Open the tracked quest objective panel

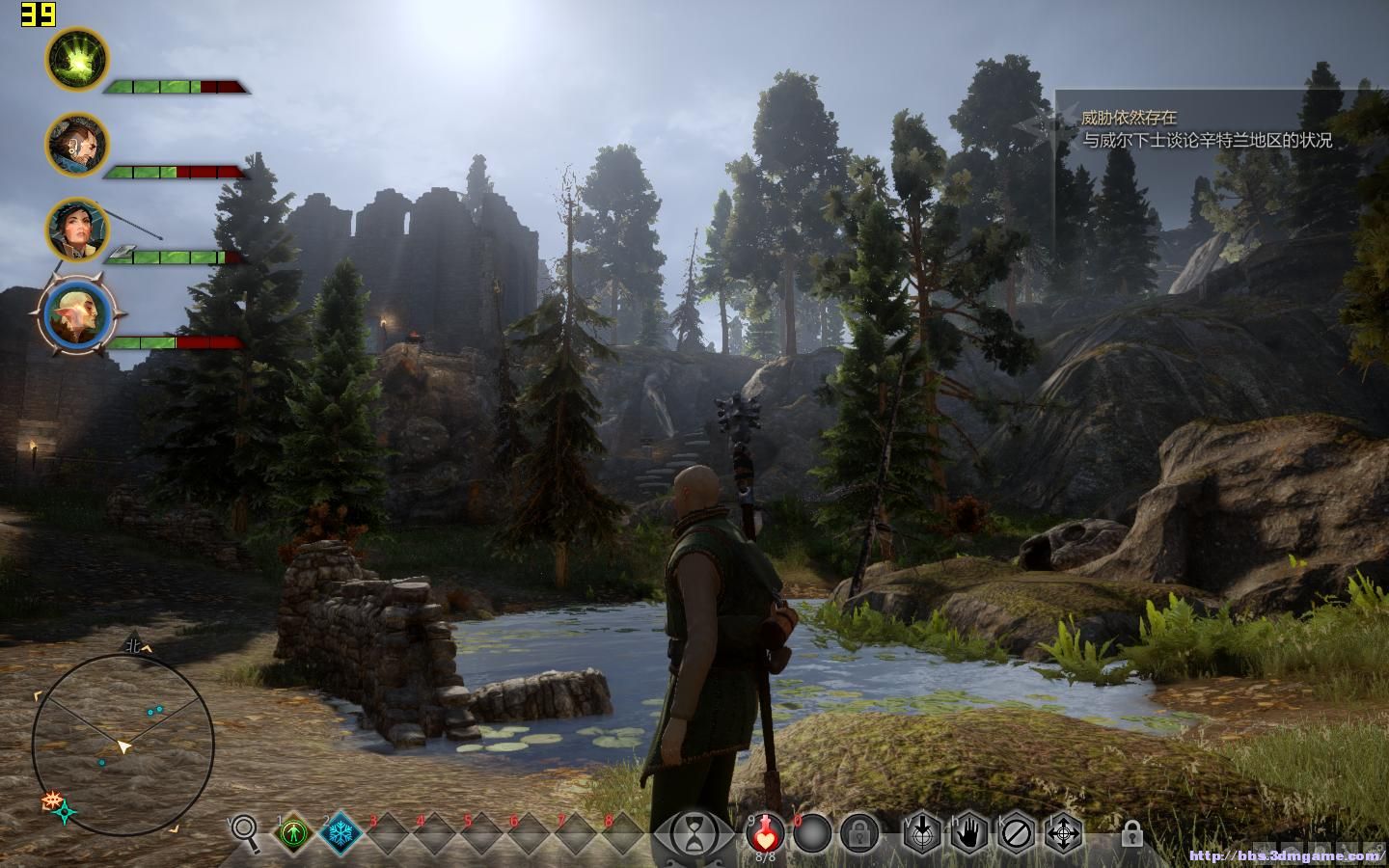(1206, 129)
